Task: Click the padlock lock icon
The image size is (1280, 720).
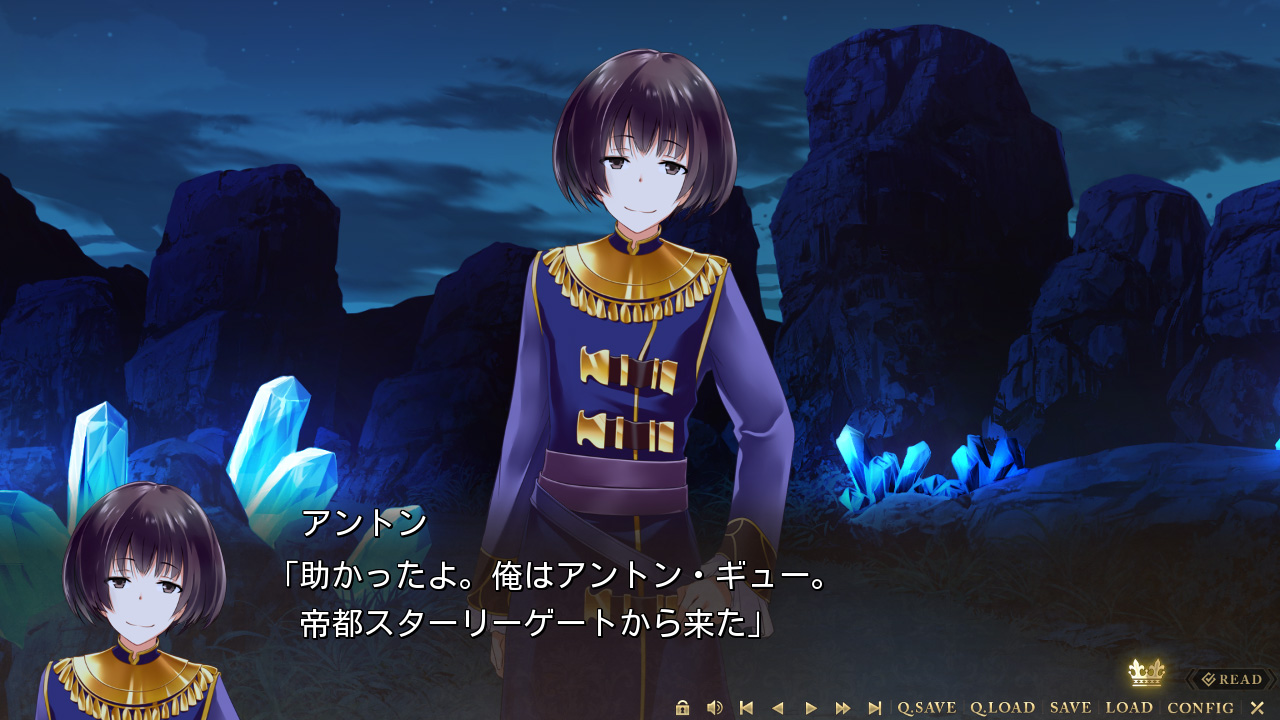Action: coord(683,708)
